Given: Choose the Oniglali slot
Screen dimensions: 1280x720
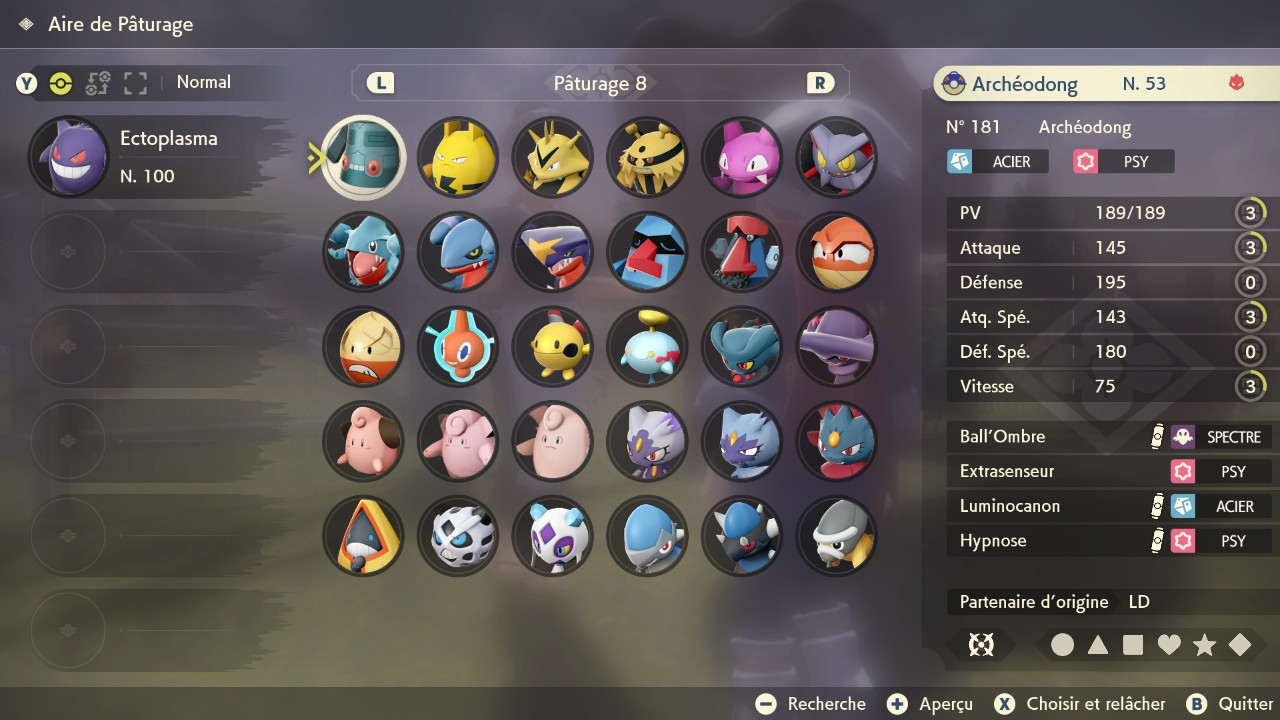Looking at the screenshot, I should click(458, 536).
